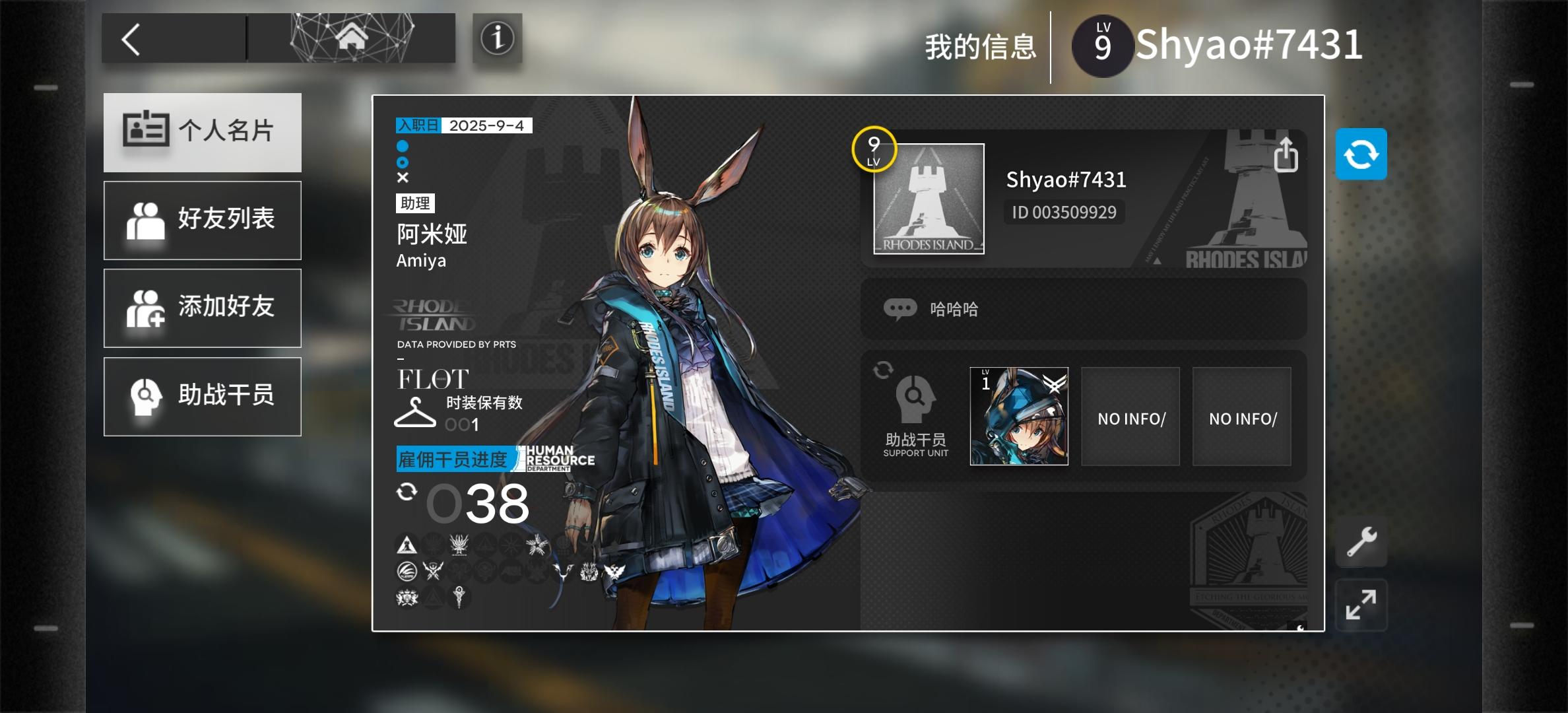Click the blue refresh button
This screenshot has height=713, width=1568.
tap(1361, 154)
